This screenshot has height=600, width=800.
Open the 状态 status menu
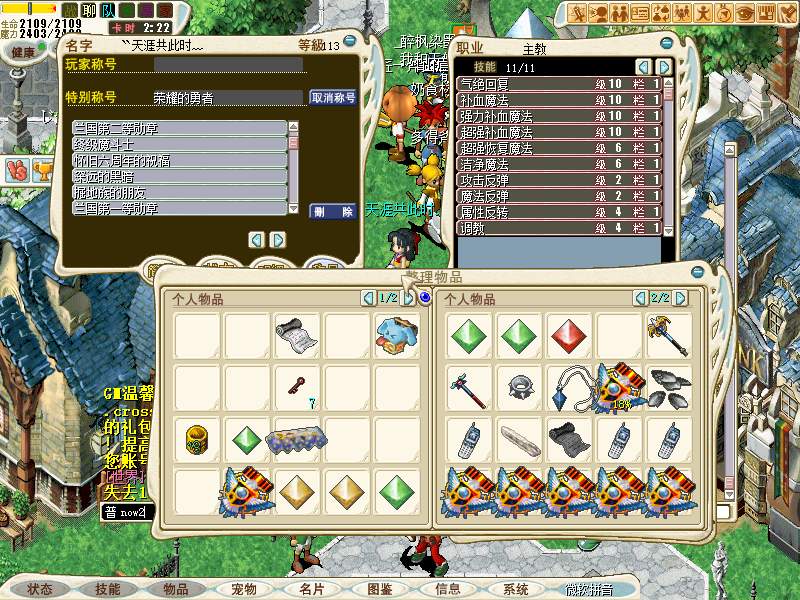point(40,589)
